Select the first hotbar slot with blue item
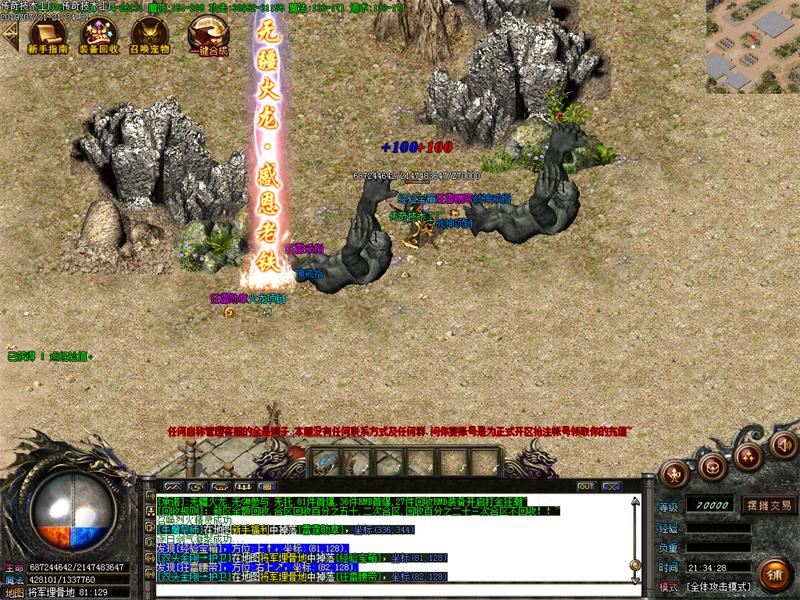Viewport: 800px width, 600px height. tap(325, 462)
